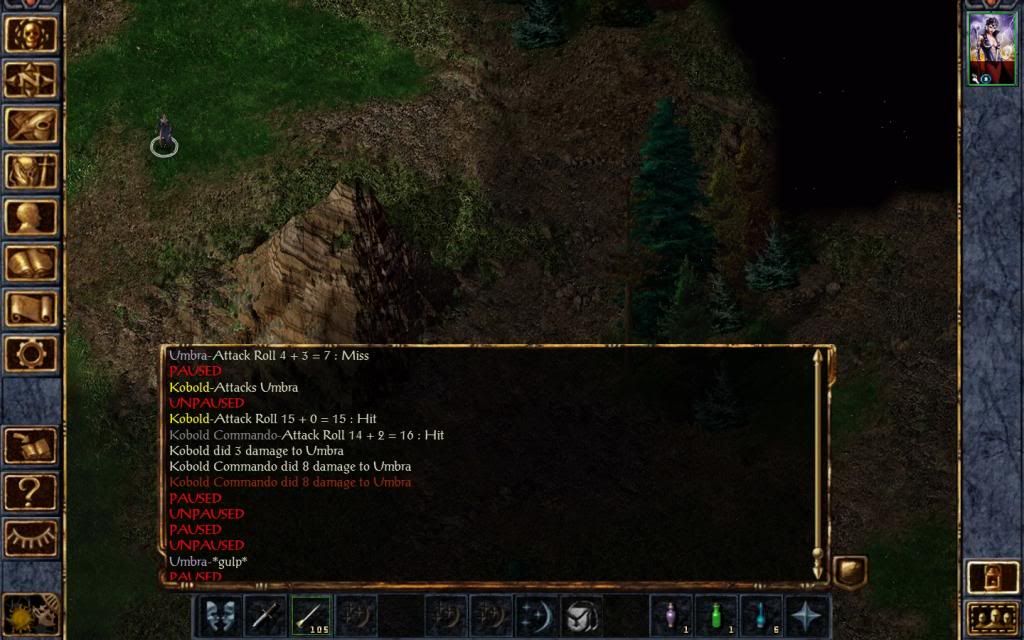
Task: Select the ammo slot showing 105
Action: (311, 615)
